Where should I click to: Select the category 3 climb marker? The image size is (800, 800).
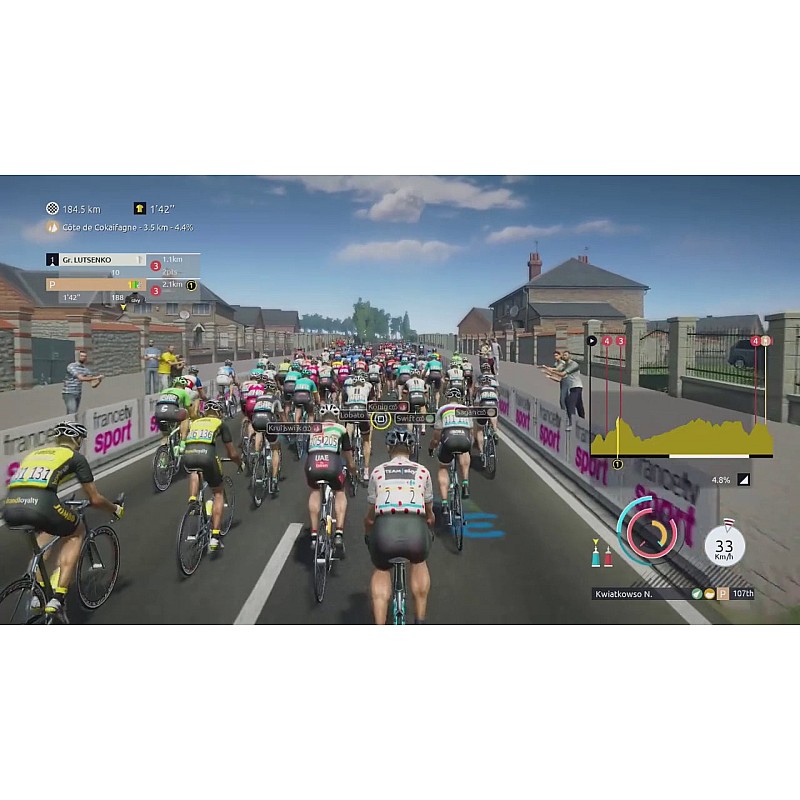click(x=621, y=341)
